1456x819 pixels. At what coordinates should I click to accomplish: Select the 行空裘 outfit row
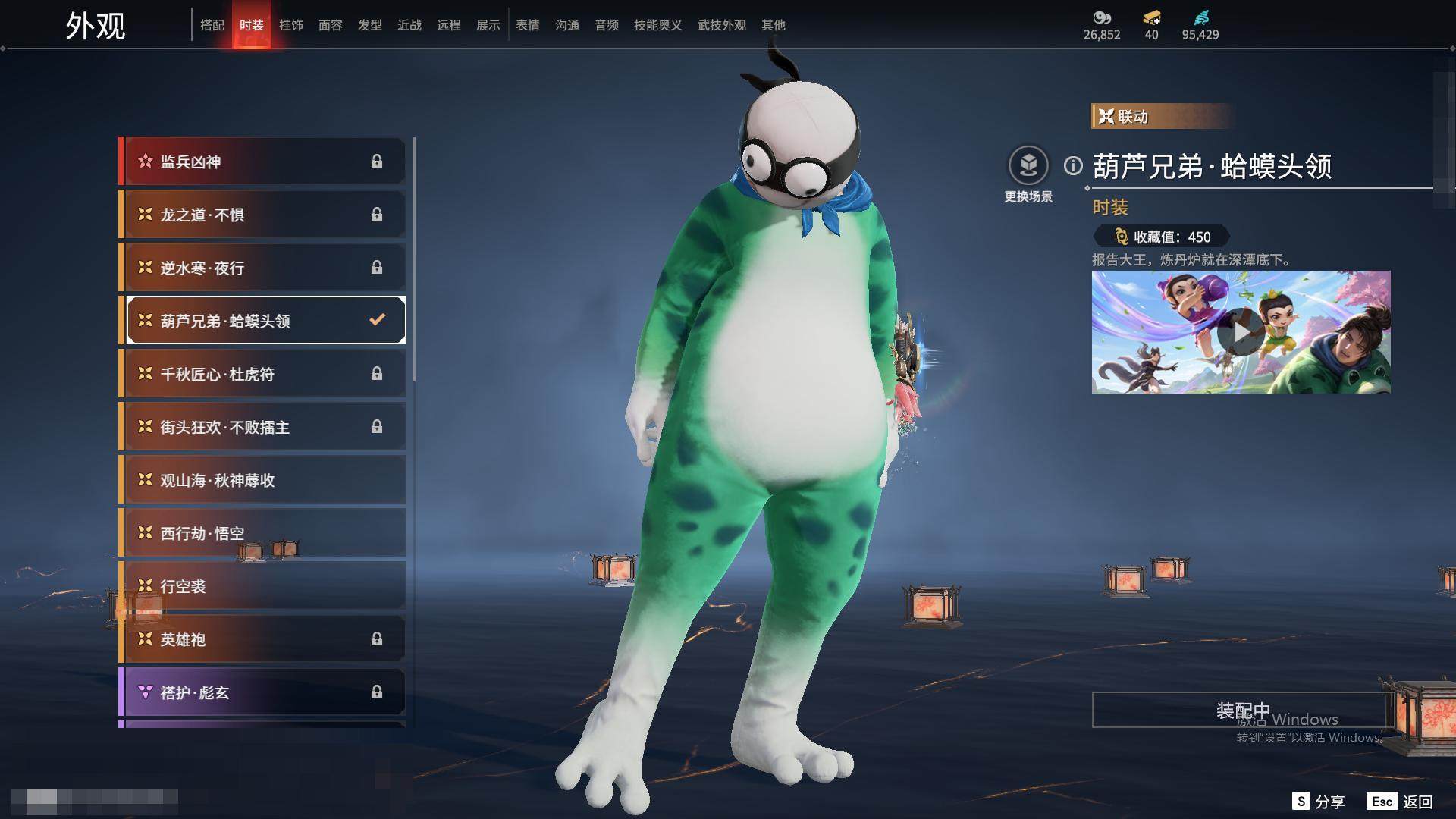[262, 586]
